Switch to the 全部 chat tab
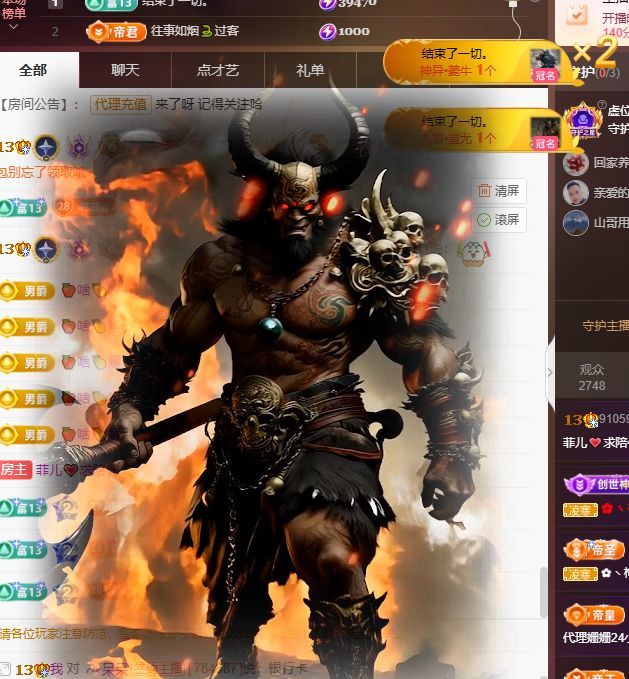Viewport: 629px width, 679px height. 33,70
